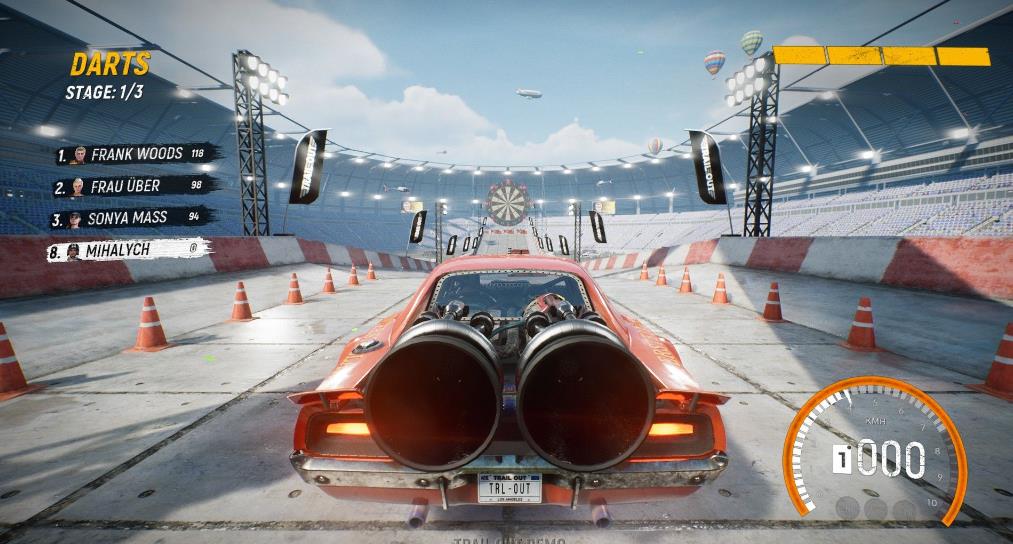Select Frank Woods in the leaderboard

[x=136, y=154]
